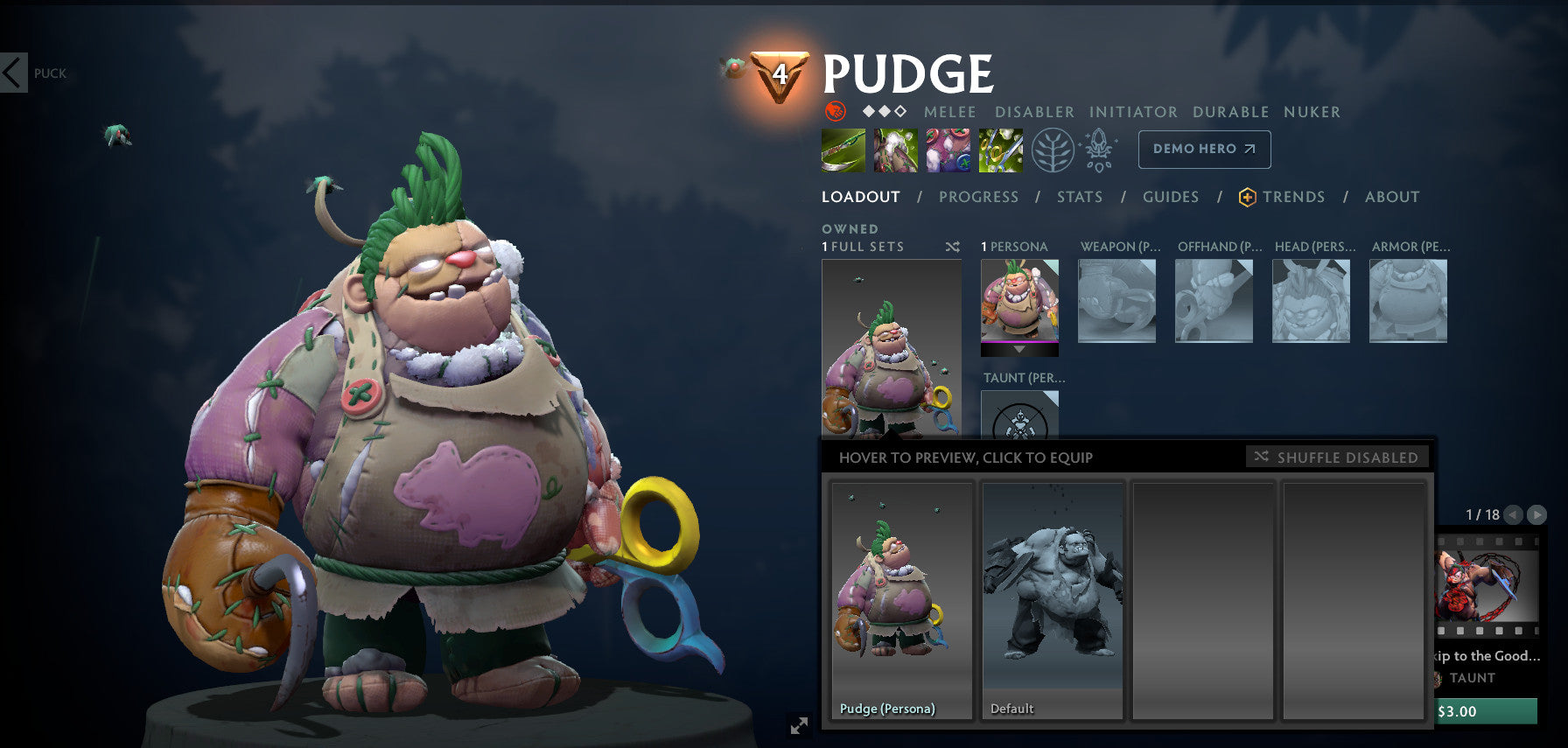
Task: Open the Rot ability icon
Action: tap(895, 149)
